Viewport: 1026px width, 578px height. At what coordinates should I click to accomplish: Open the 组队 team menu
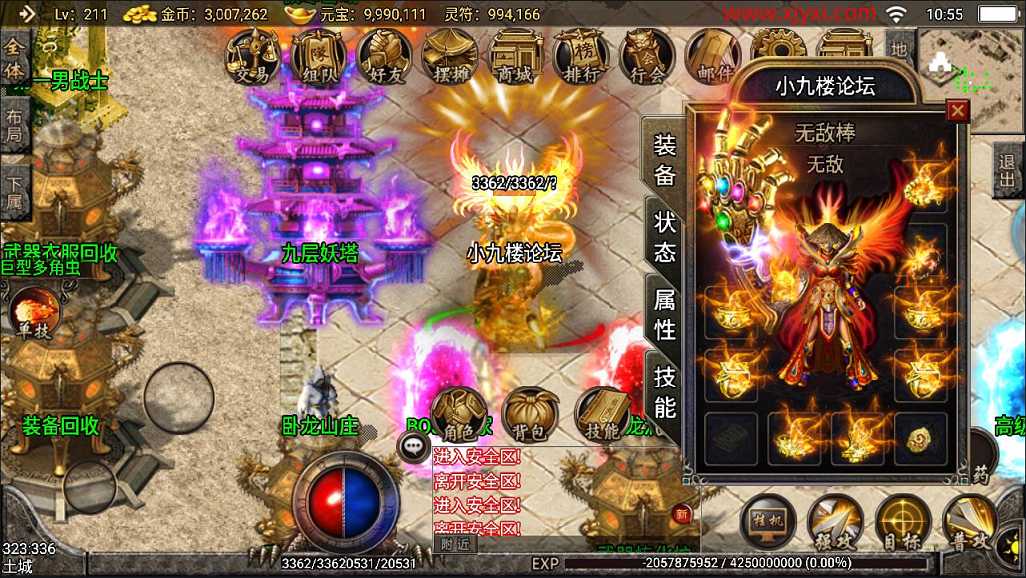318,55
